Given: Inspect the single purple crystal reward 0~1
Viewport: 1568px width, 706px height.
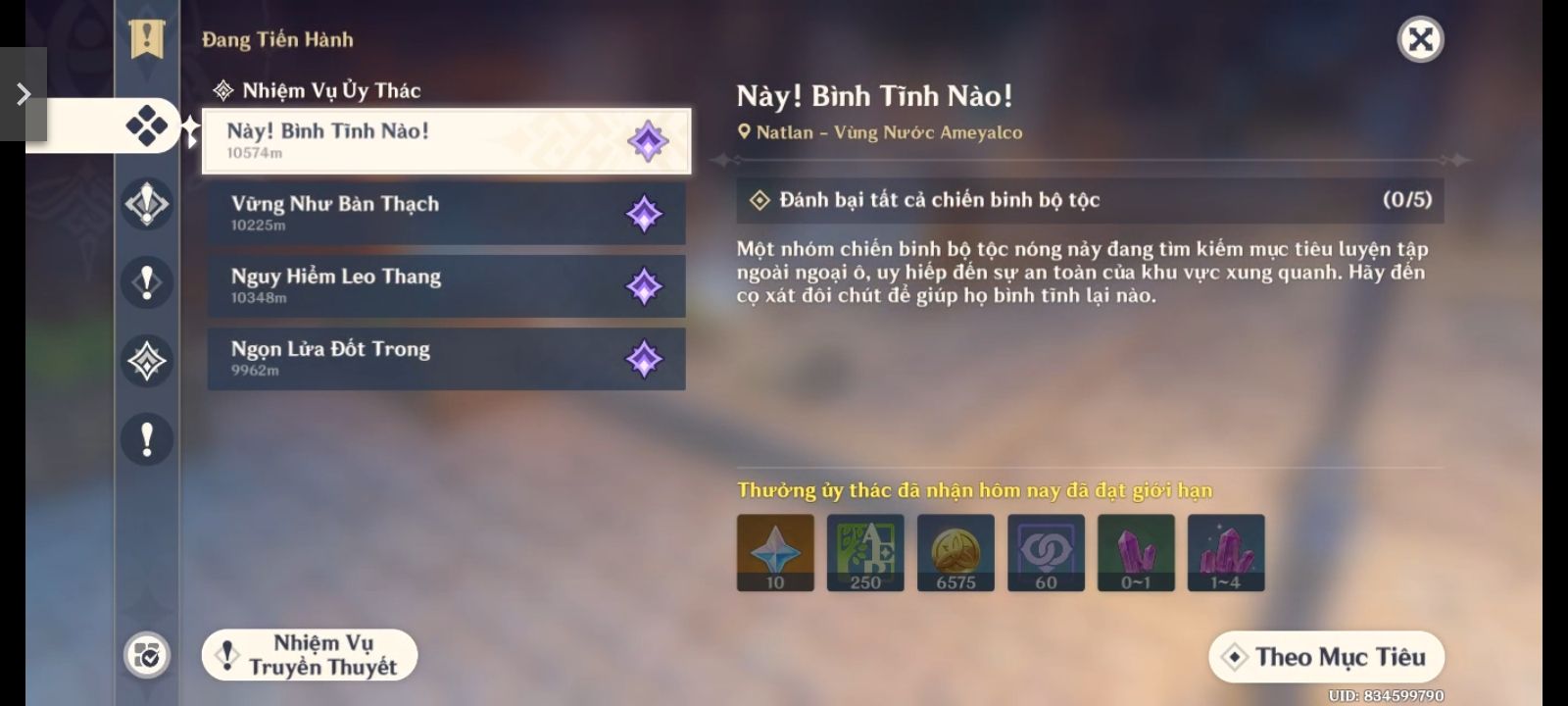Looking at the screenshot, I should pos(1136,553).
